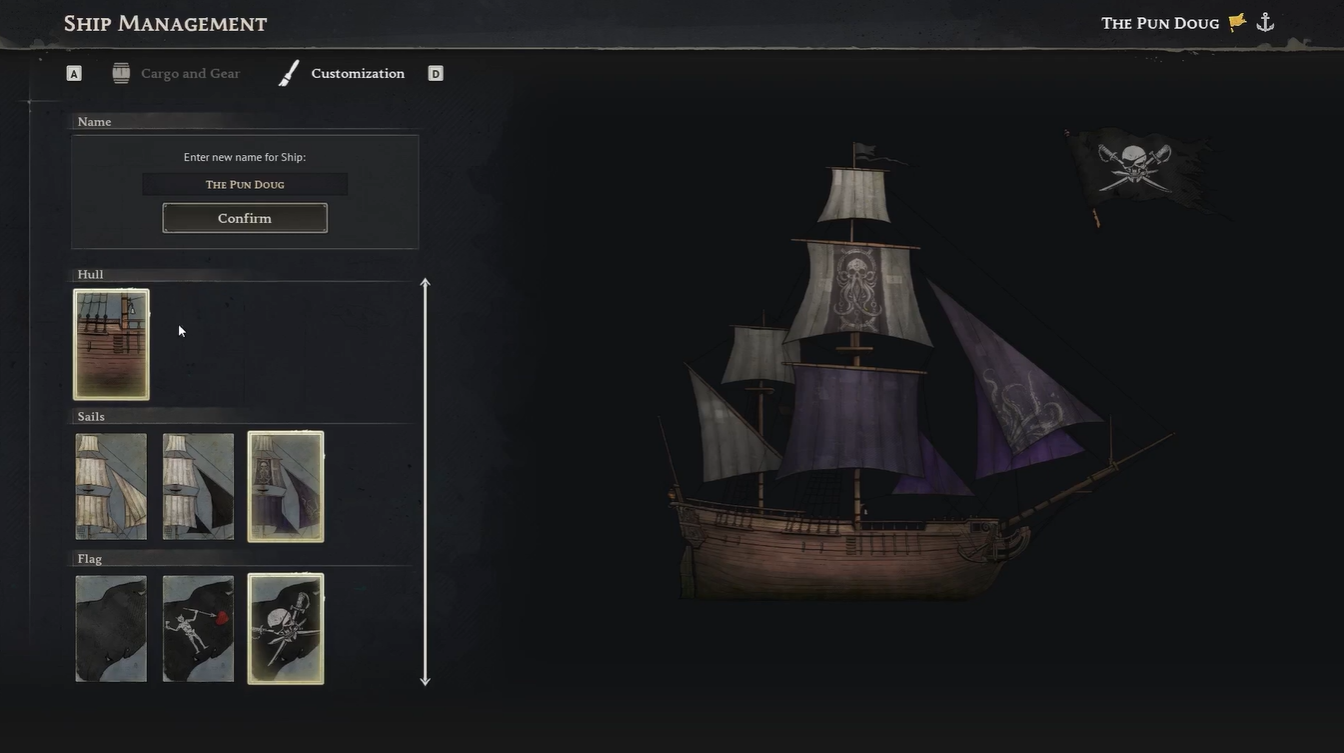Click the down arrow of the scrollbar
Viewport: 1344px width, 753px height.
pos(425,679)
